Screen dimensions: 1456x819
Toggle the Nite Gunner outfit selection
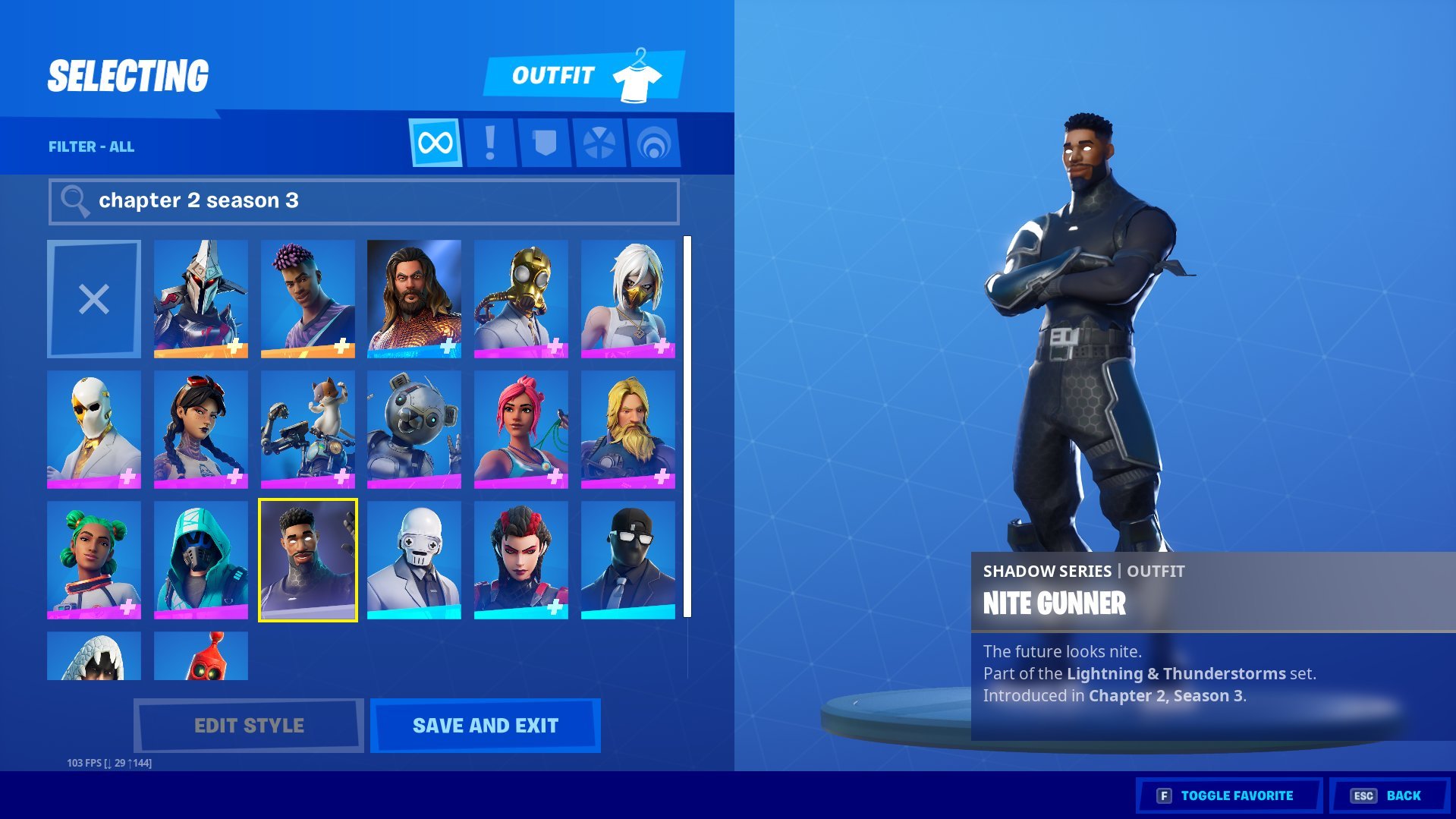coord(307,558)
